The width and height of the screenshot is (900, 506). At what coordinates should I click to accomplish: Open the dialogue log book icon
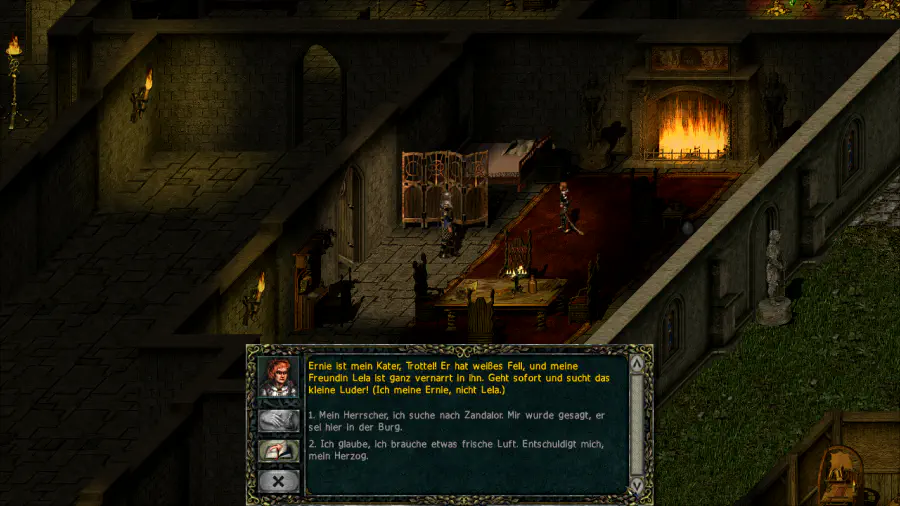(279, 451)
